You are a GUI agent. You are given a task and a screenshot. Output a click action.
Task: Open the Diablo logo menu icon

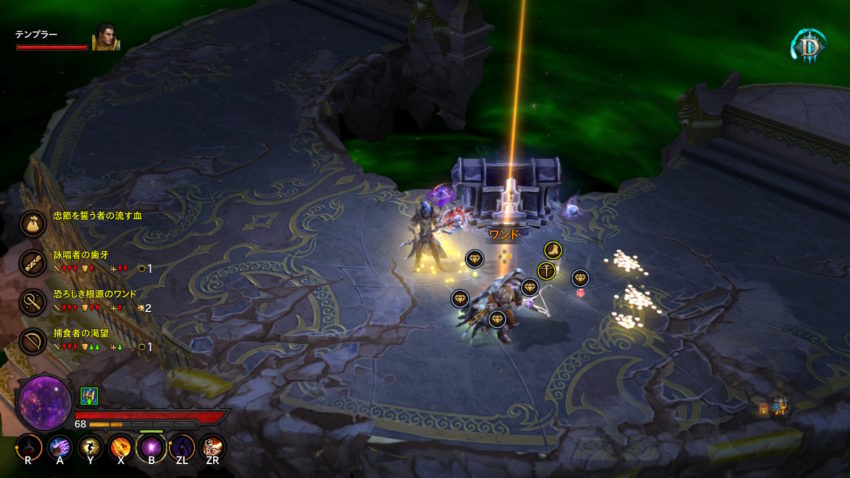coord(808,44)
